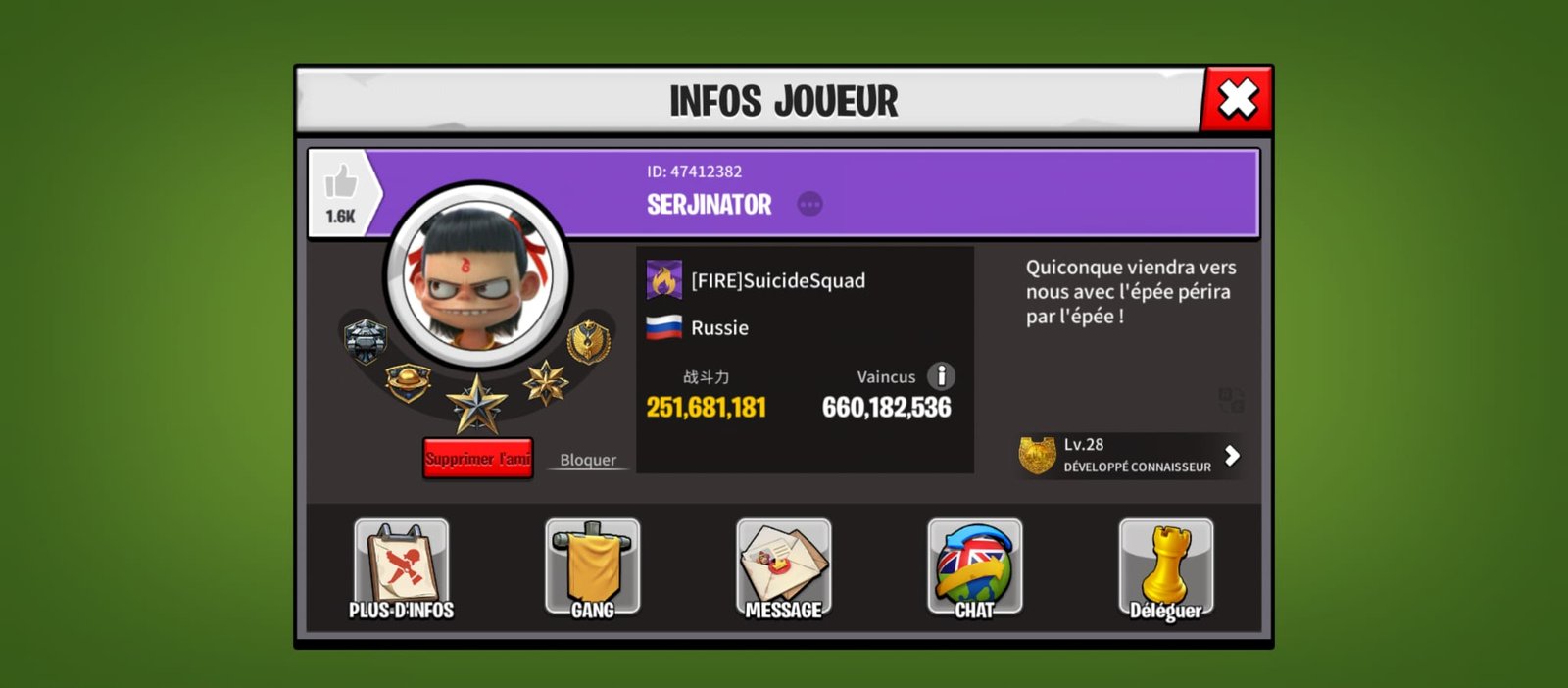
Task: Click the translate icon under the motto
Action: pyautogui.click(x=1231, y=399)
